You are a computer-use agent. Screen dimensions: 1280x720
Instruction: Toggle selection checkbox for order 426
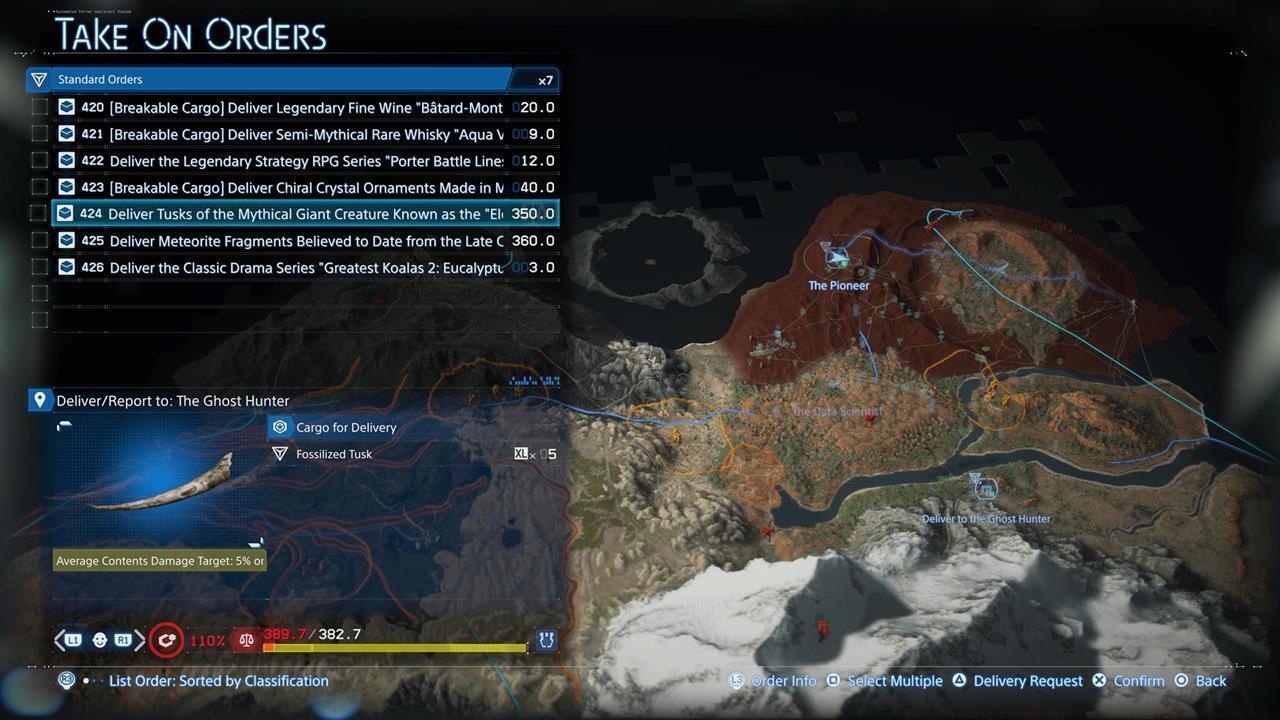(39, 267)
